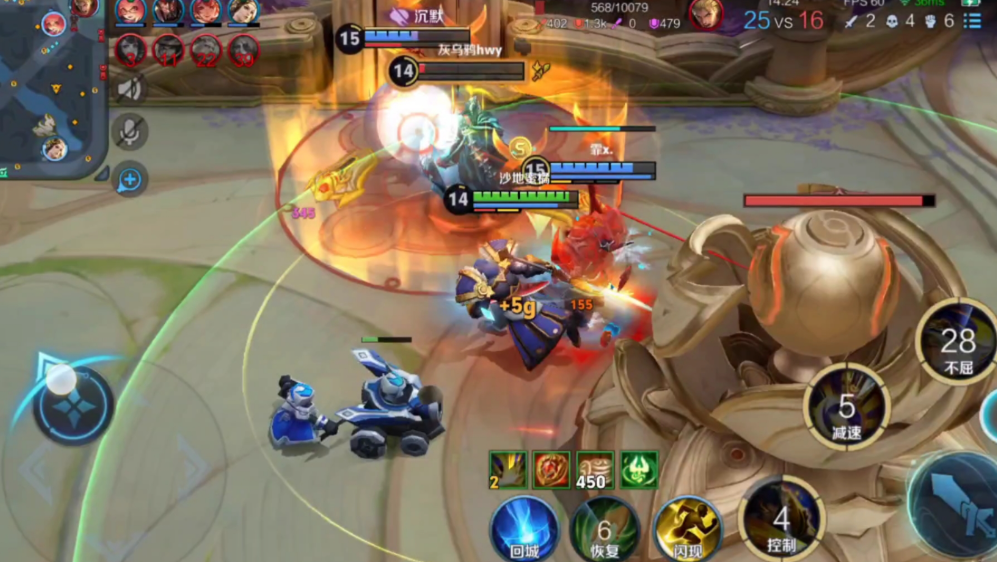Select the enemy hero portrait beside the score

click(707, 15)
